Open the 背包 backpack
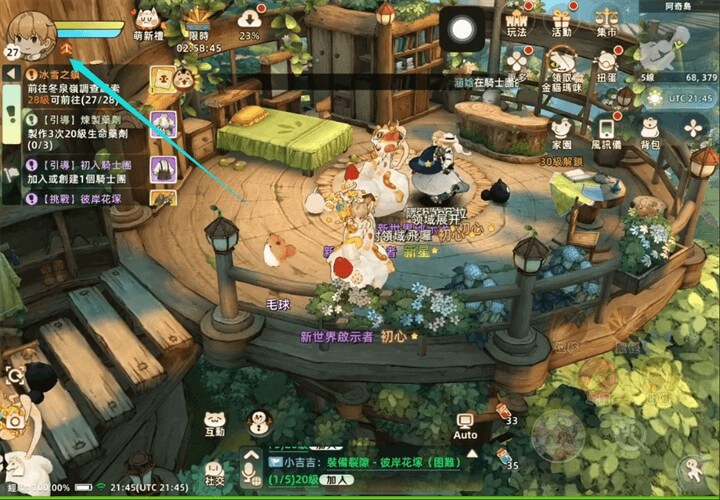This screenshot has width=720, height=500. [x=650, y=131]
